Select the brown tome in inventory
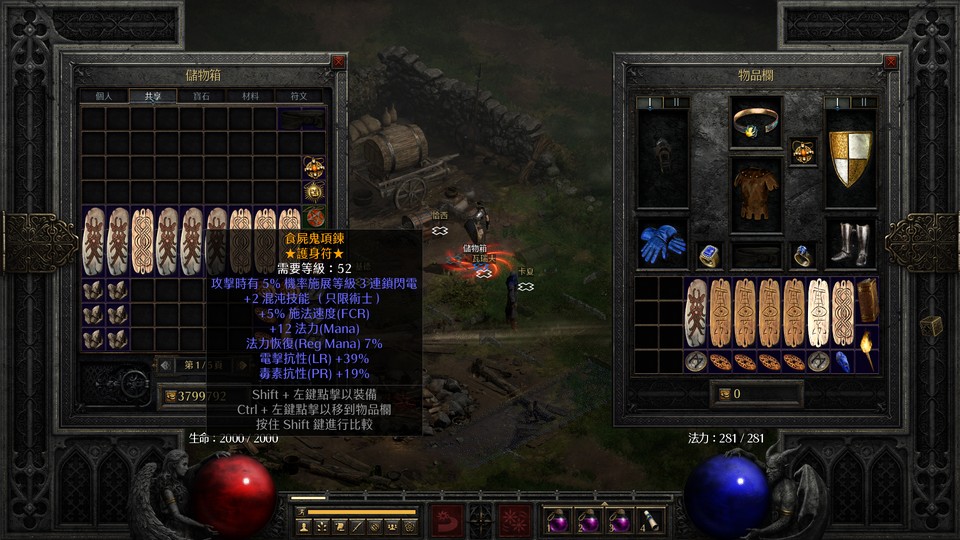Screen dimensions: 960x540 pyautogui.click(x=867, y=300)
